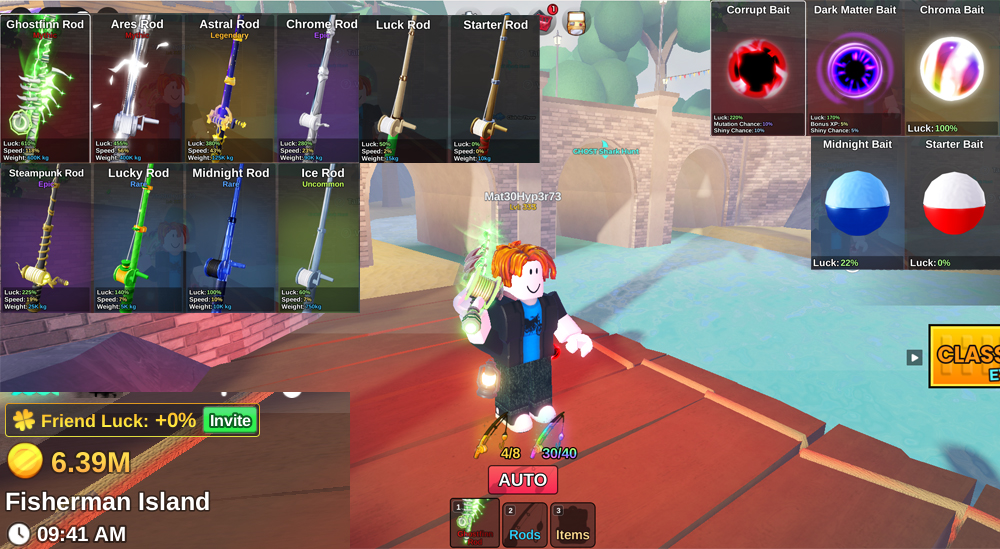
Task: Pick the Astral Rod card
Action: (229, 88)
